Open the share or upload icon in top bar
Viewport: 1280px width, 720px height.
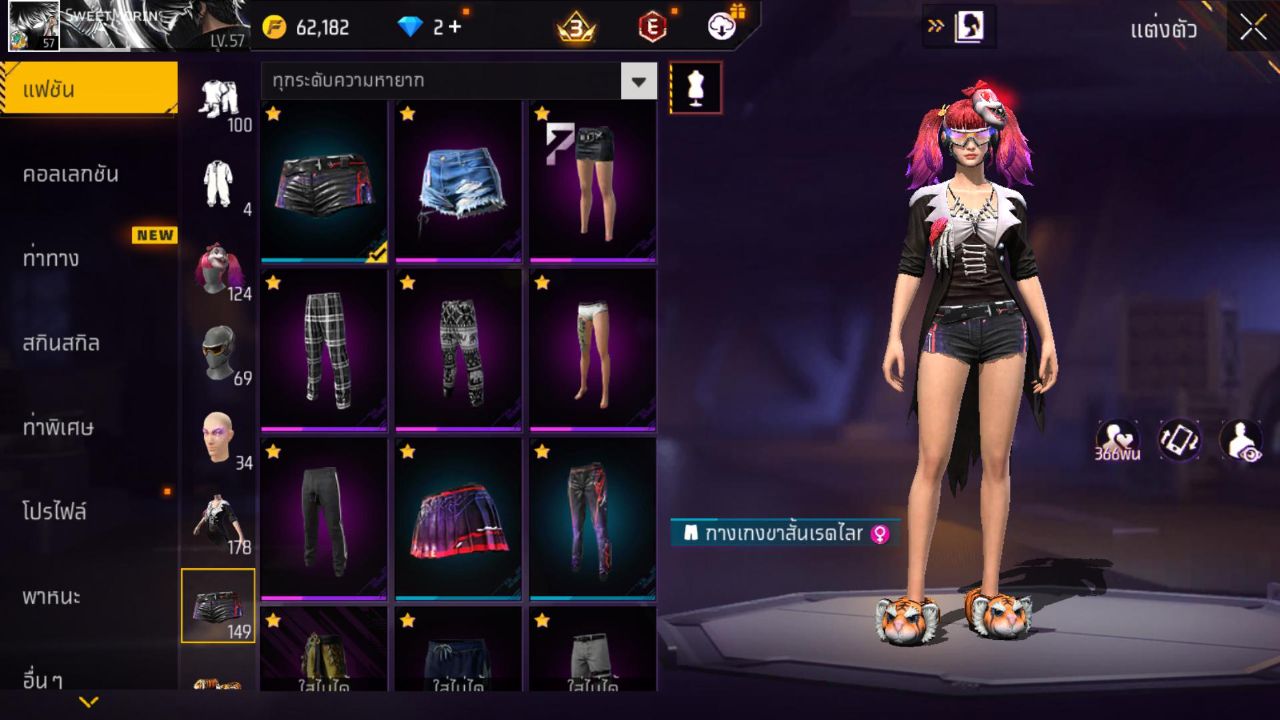(x=722, y=27)
